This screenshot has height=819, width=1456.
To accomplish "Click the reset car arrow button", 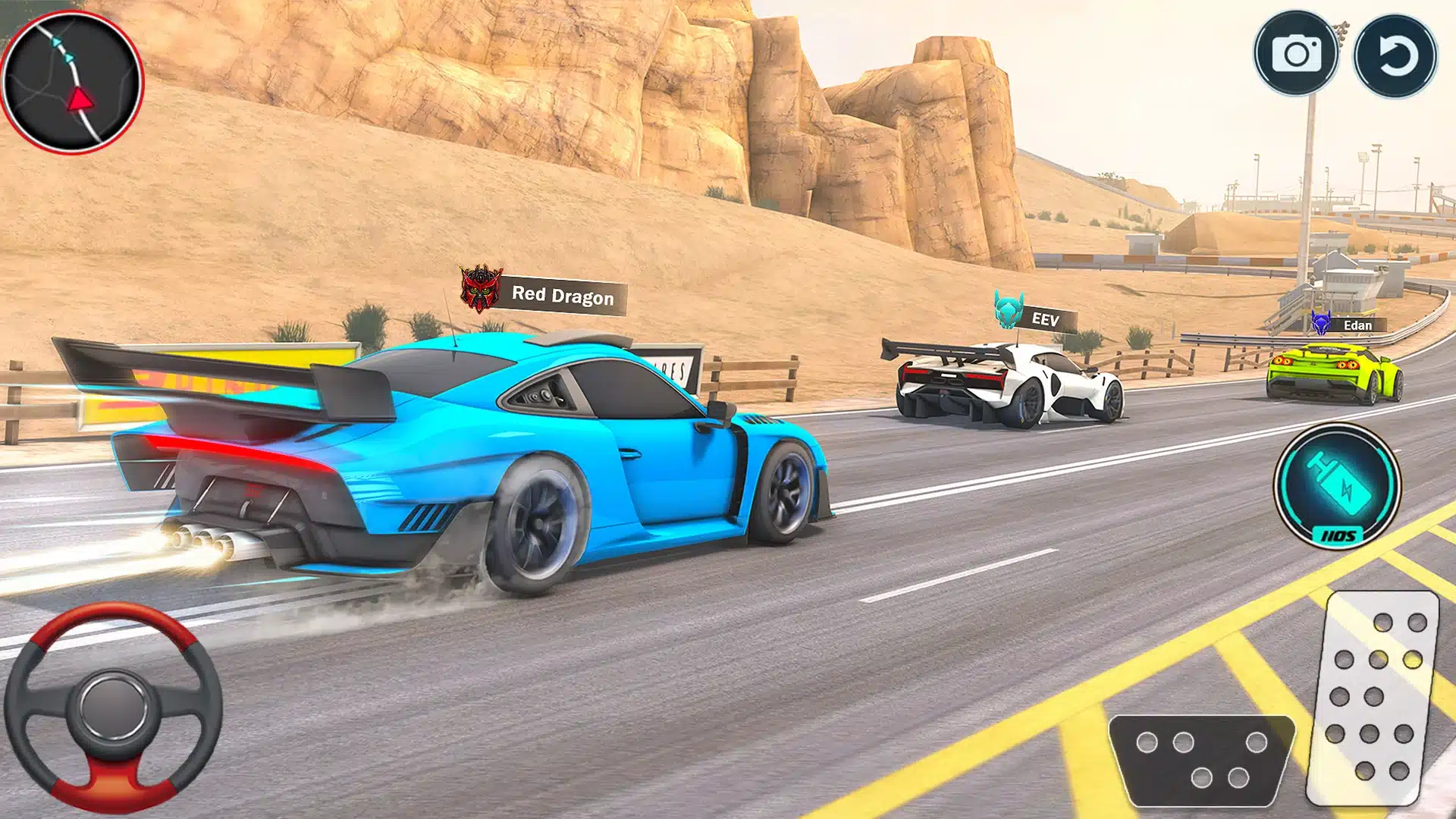I will click(x=1395, y=55).
